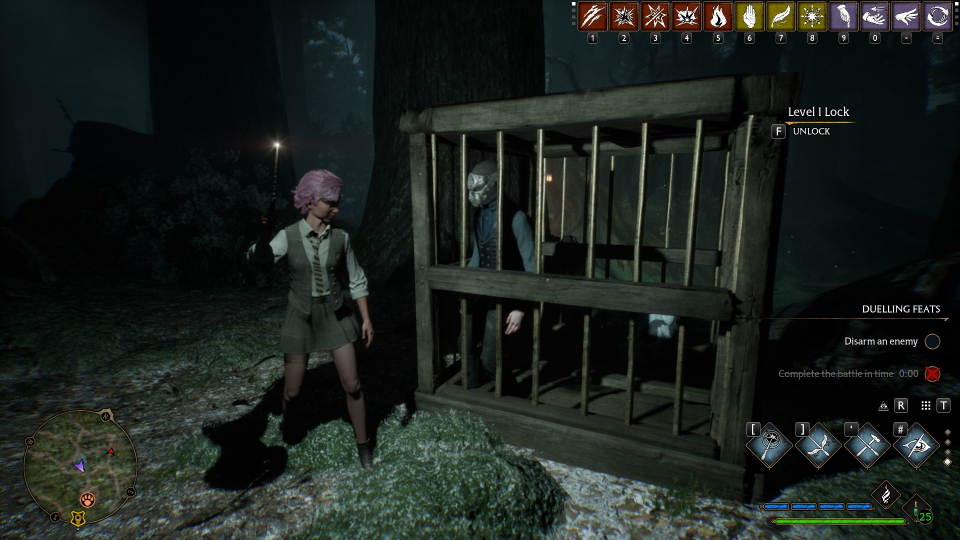
Task: Activate the radiant snowflake burst spell in slot 8
Action: coord(812,17)
